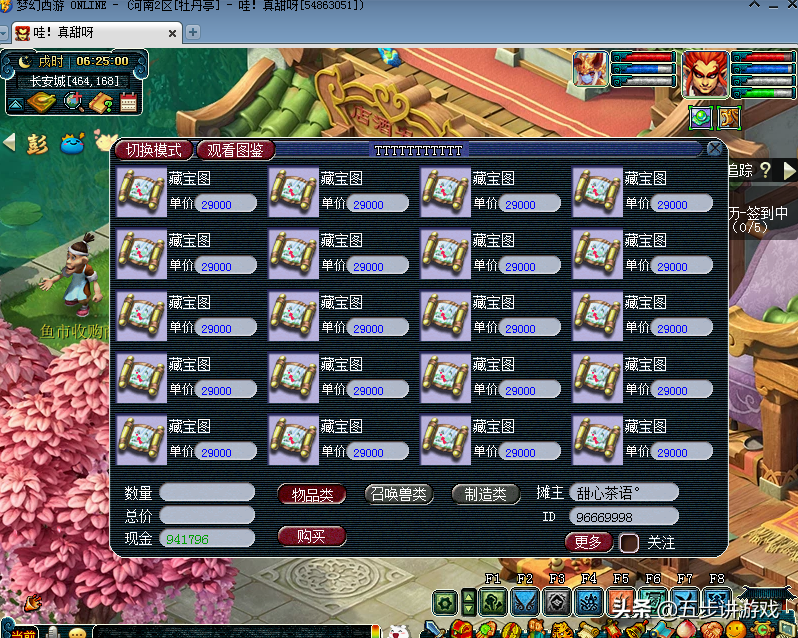Click the 购买 buy button
Image resolution: width=798 pixels, height=638 pixels.
point(311,536)
